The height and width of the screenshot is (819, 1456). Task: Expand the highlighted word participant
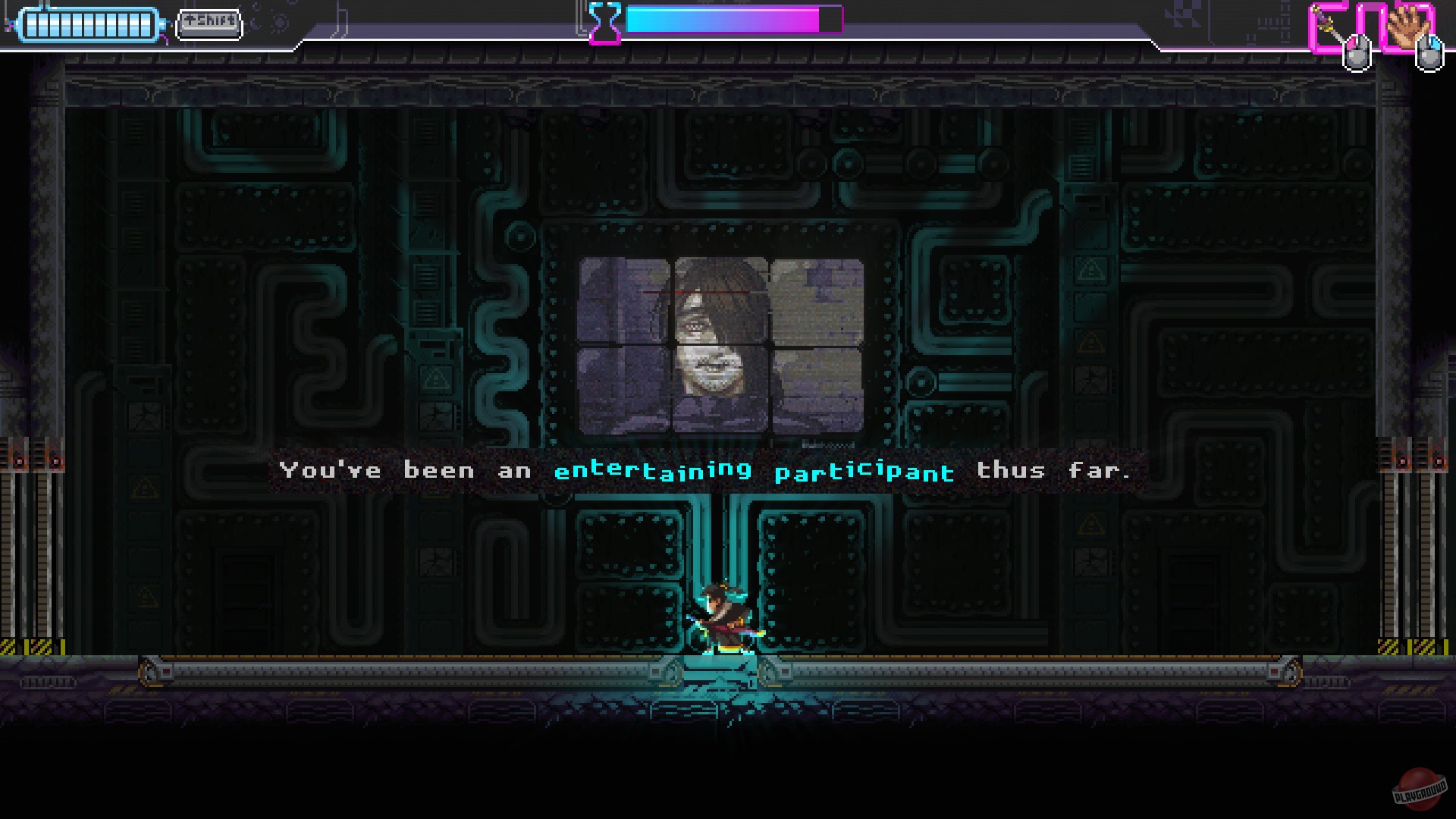click(864, 471)
